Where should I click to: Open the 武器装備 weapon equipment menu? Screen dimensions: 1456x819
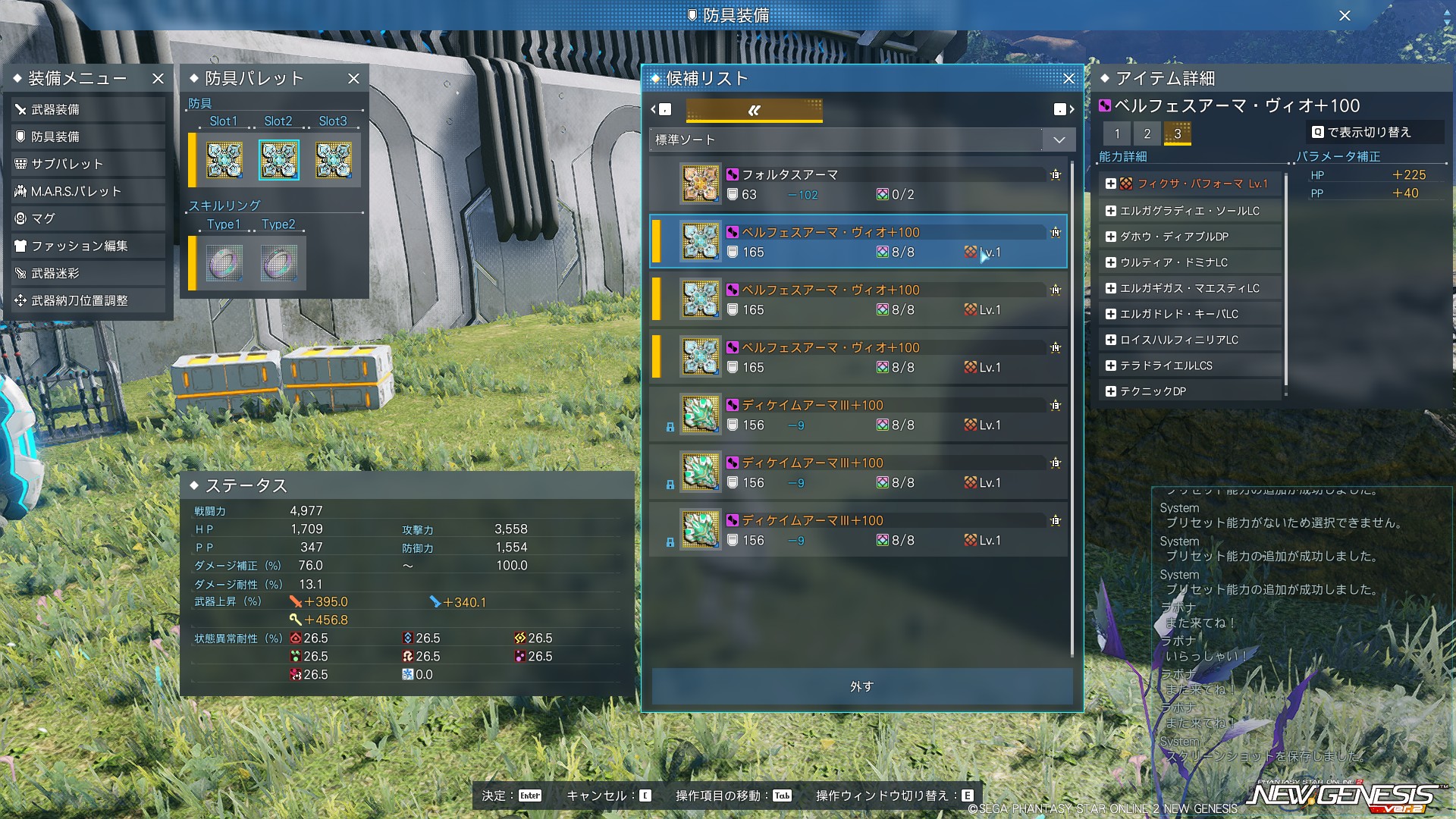[87, 109]
